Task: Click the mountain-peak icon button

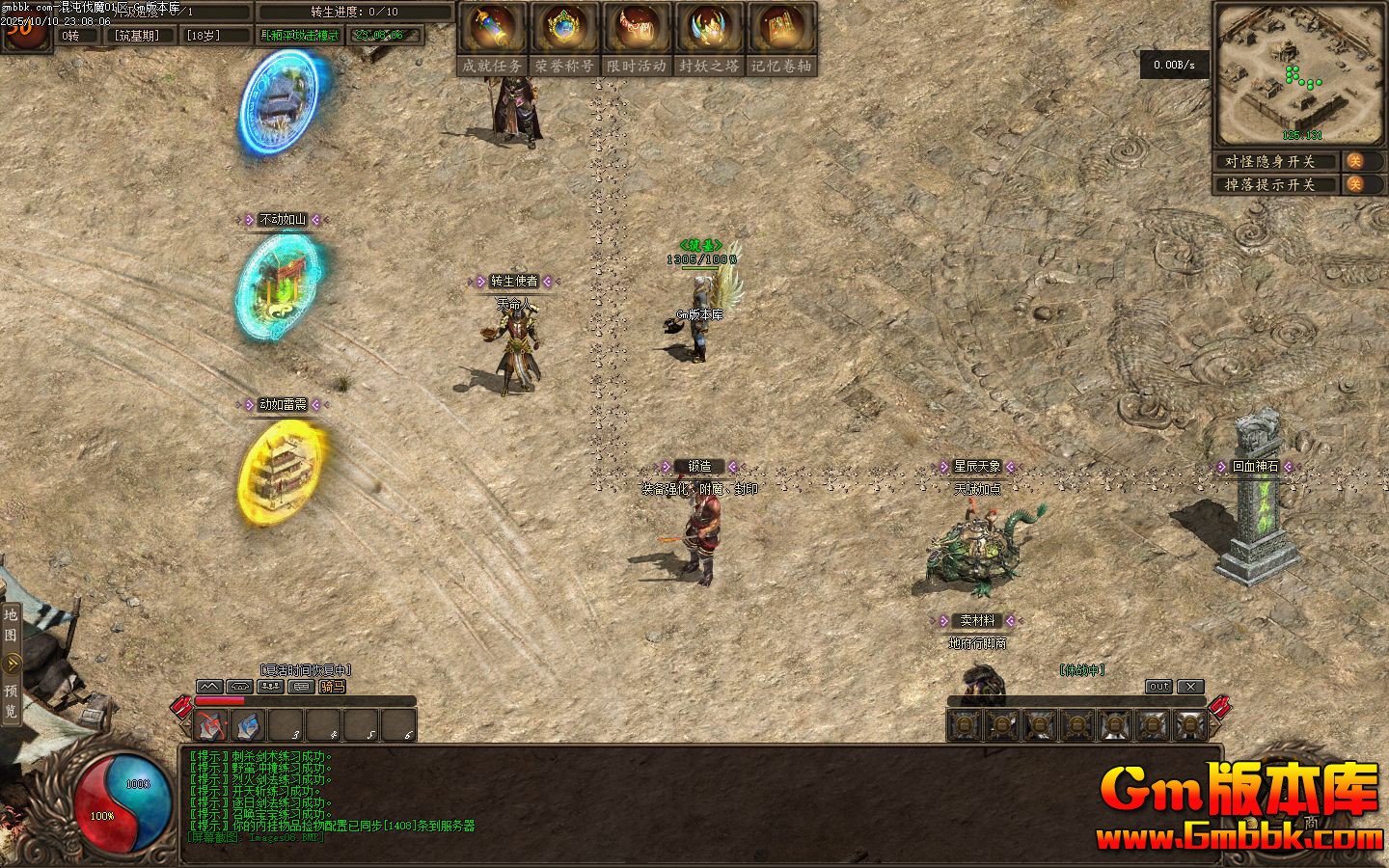Action: [x=209, y=687]
